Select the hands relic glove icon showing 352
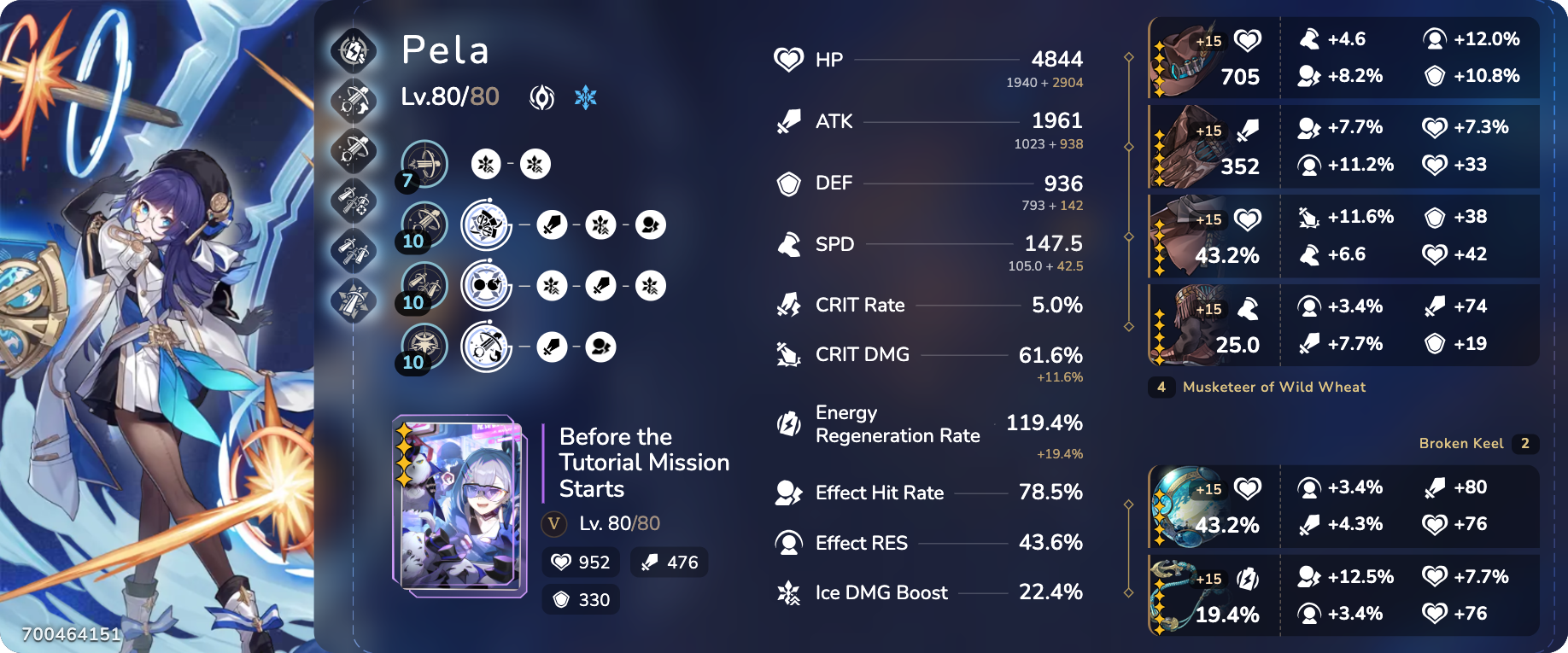 point(1194,146)
